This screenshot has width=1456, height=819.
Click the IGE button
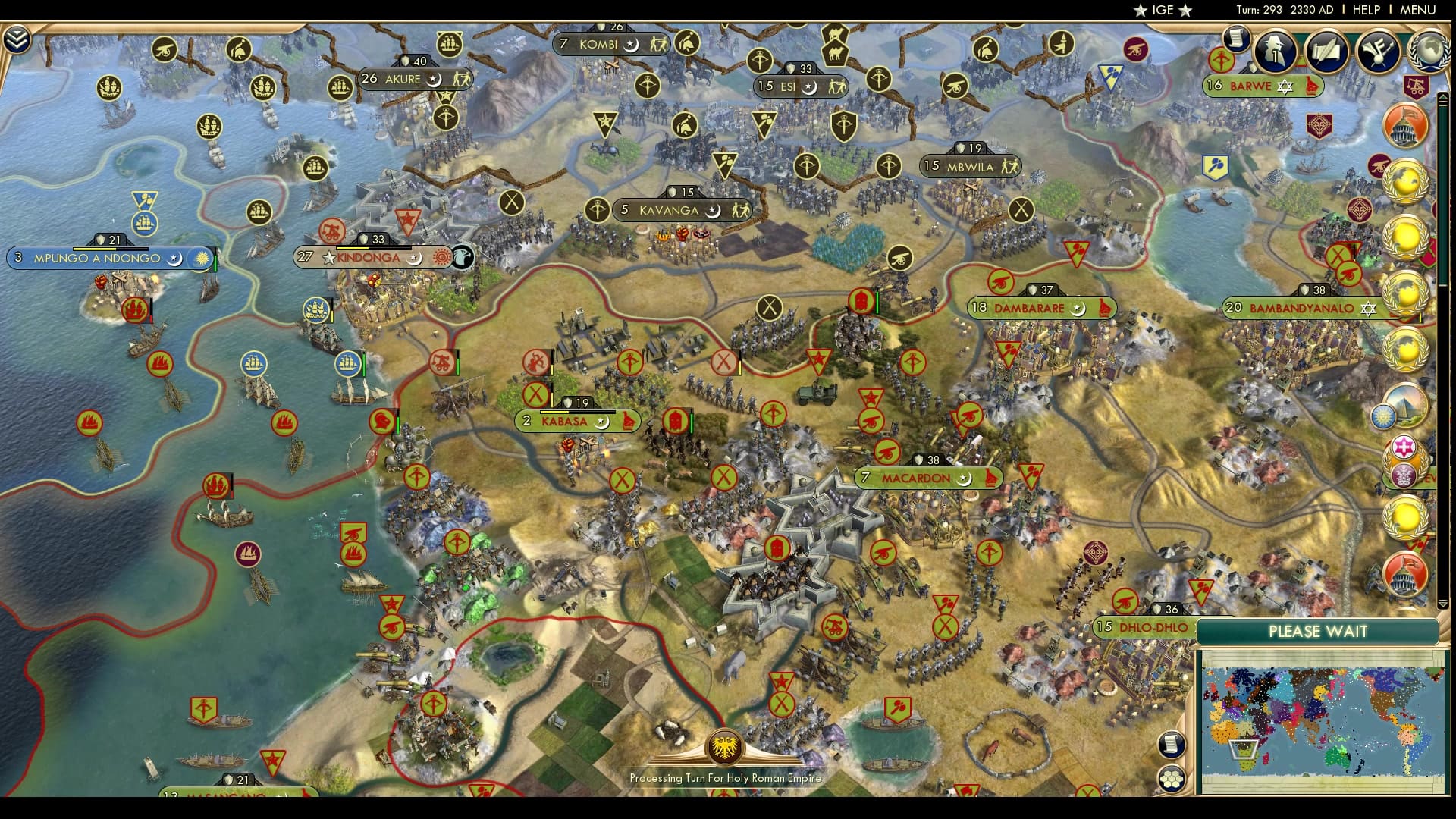(1163, 9)
